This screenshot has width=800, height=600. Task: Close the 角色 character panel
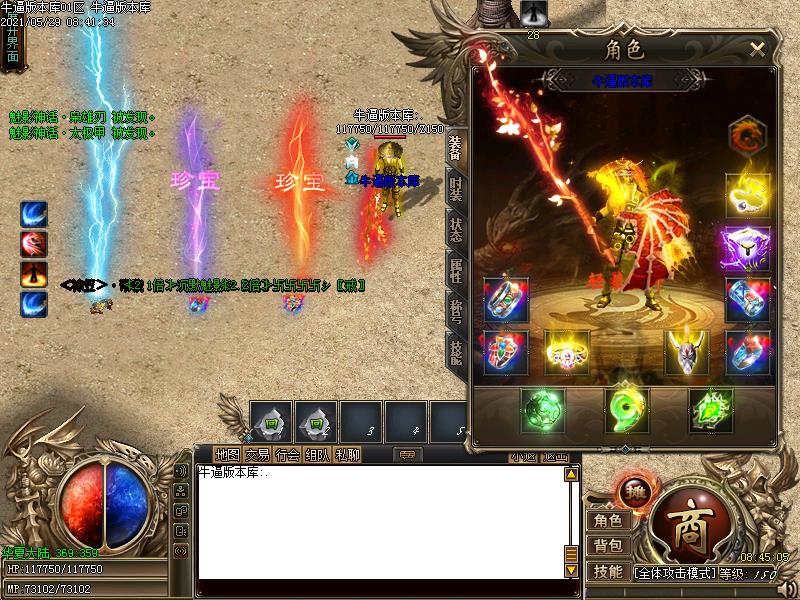click(x=757, y=48)
